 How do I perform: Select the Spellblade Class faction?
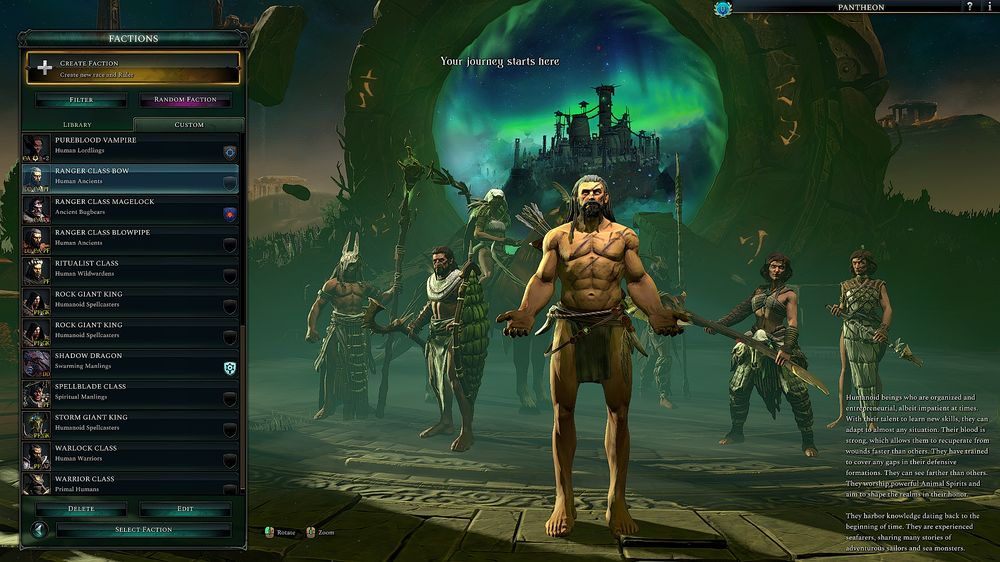pyautogui.click(x=130, y=393)
